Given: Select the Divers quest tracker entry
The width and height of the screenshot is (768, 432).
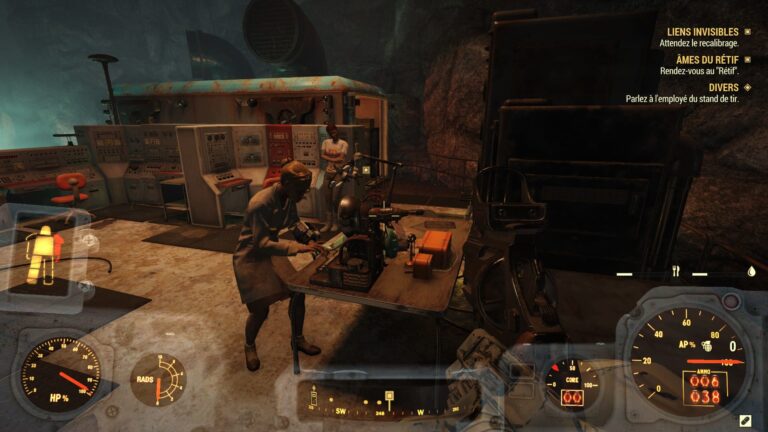Looking at the screenshot, I should (722, 87).
